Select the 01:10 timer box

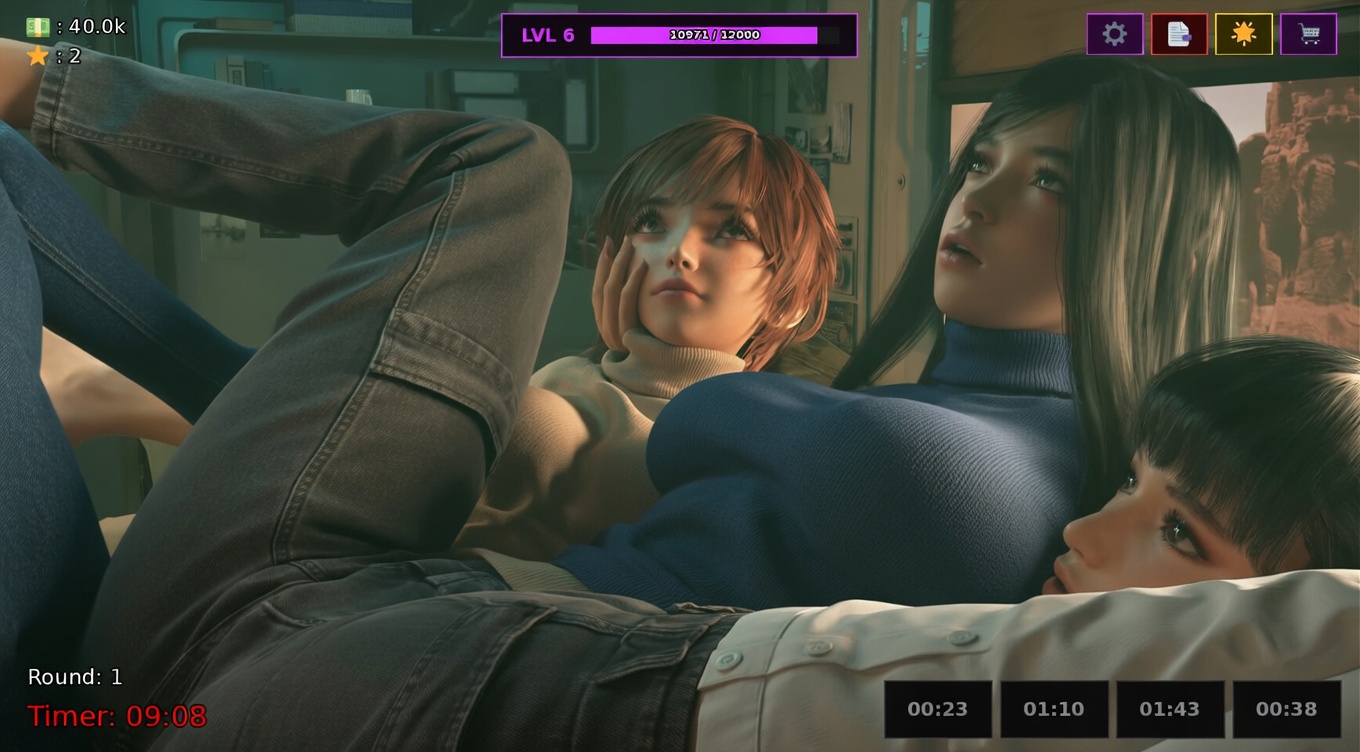1054,709
